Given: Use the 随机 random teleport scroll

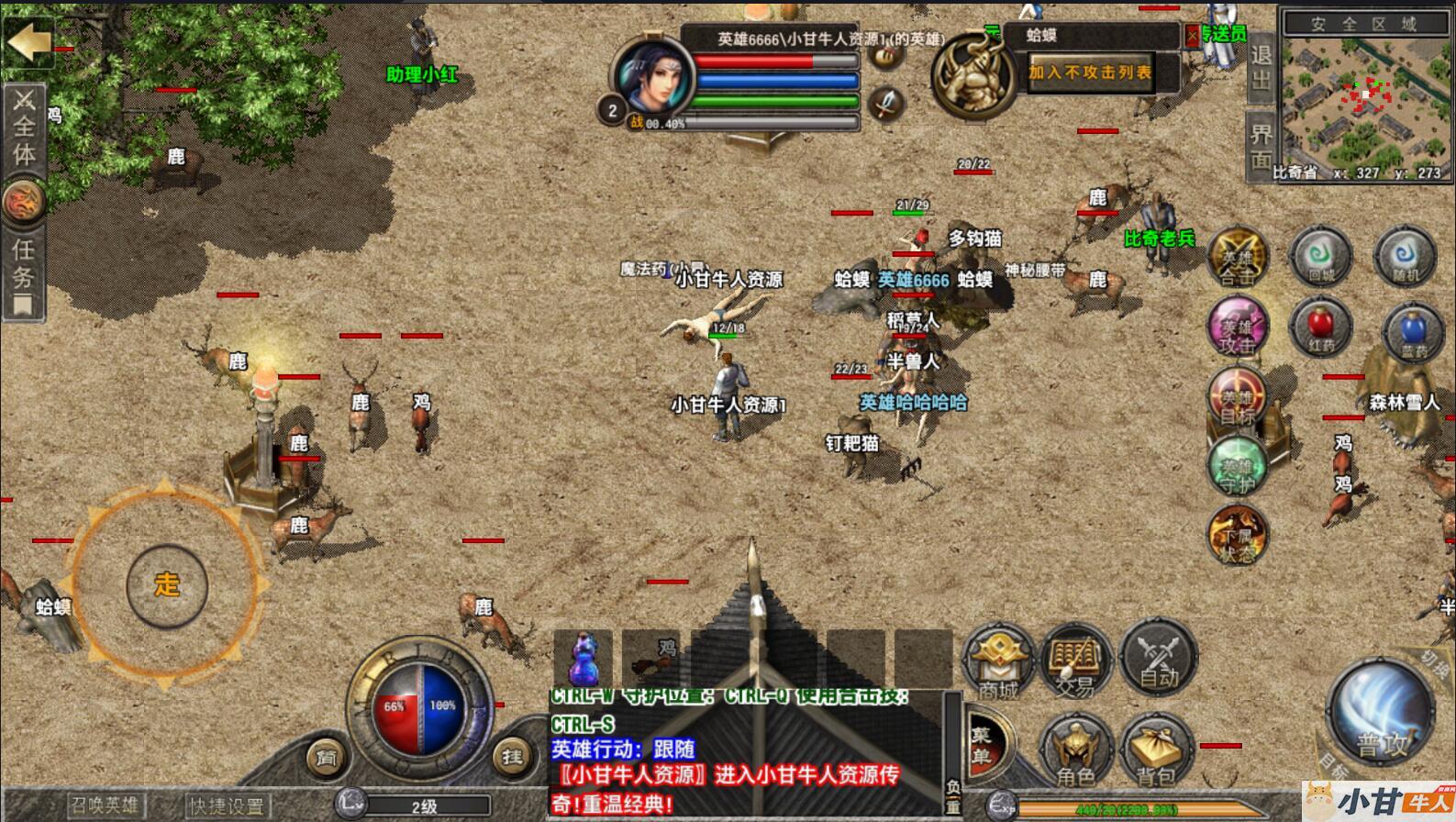Looking at the screenshot, I should click(1405, 257).
